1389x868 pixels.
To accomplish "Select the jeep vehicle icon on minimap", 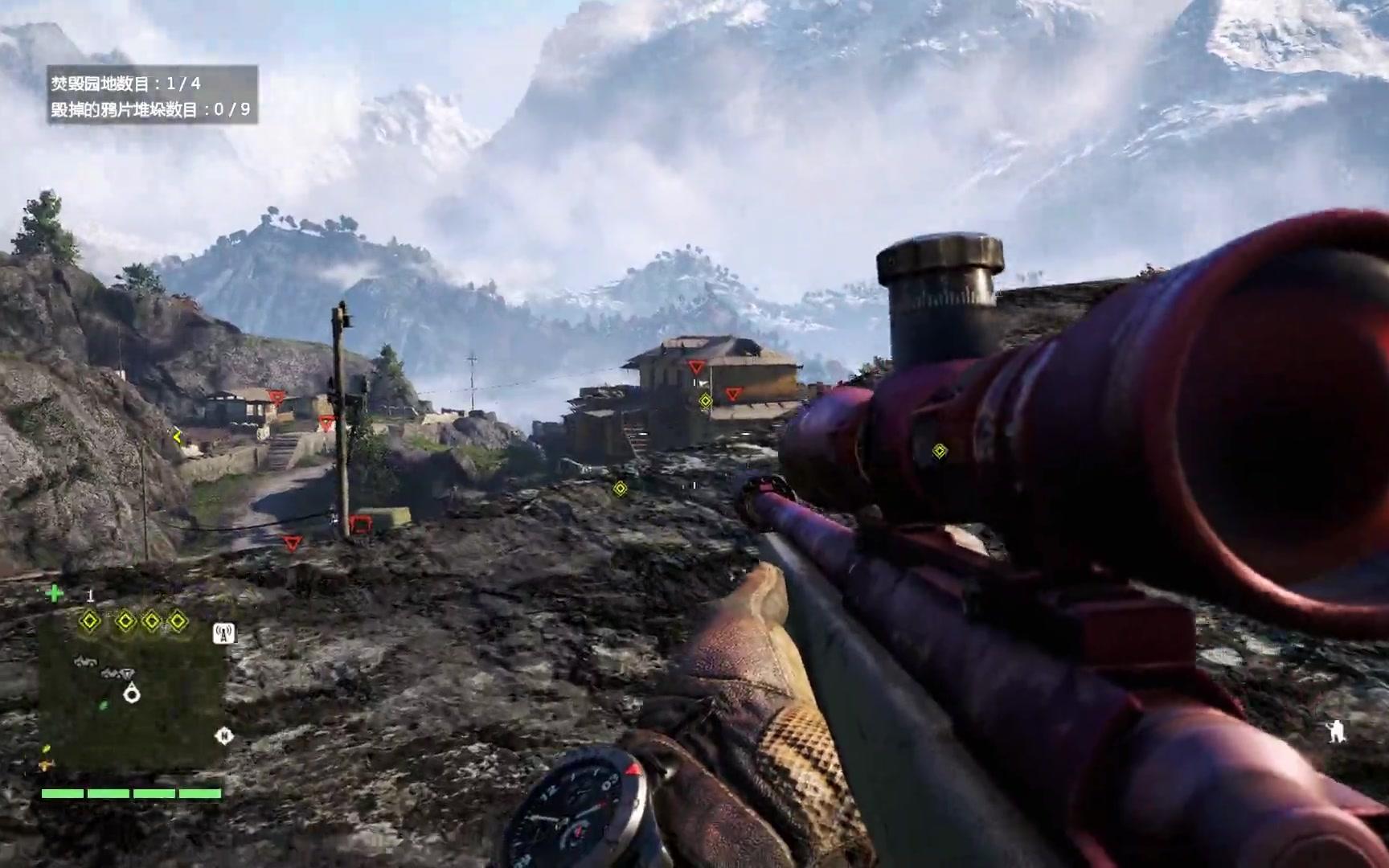I will click(x=84, y=661).
